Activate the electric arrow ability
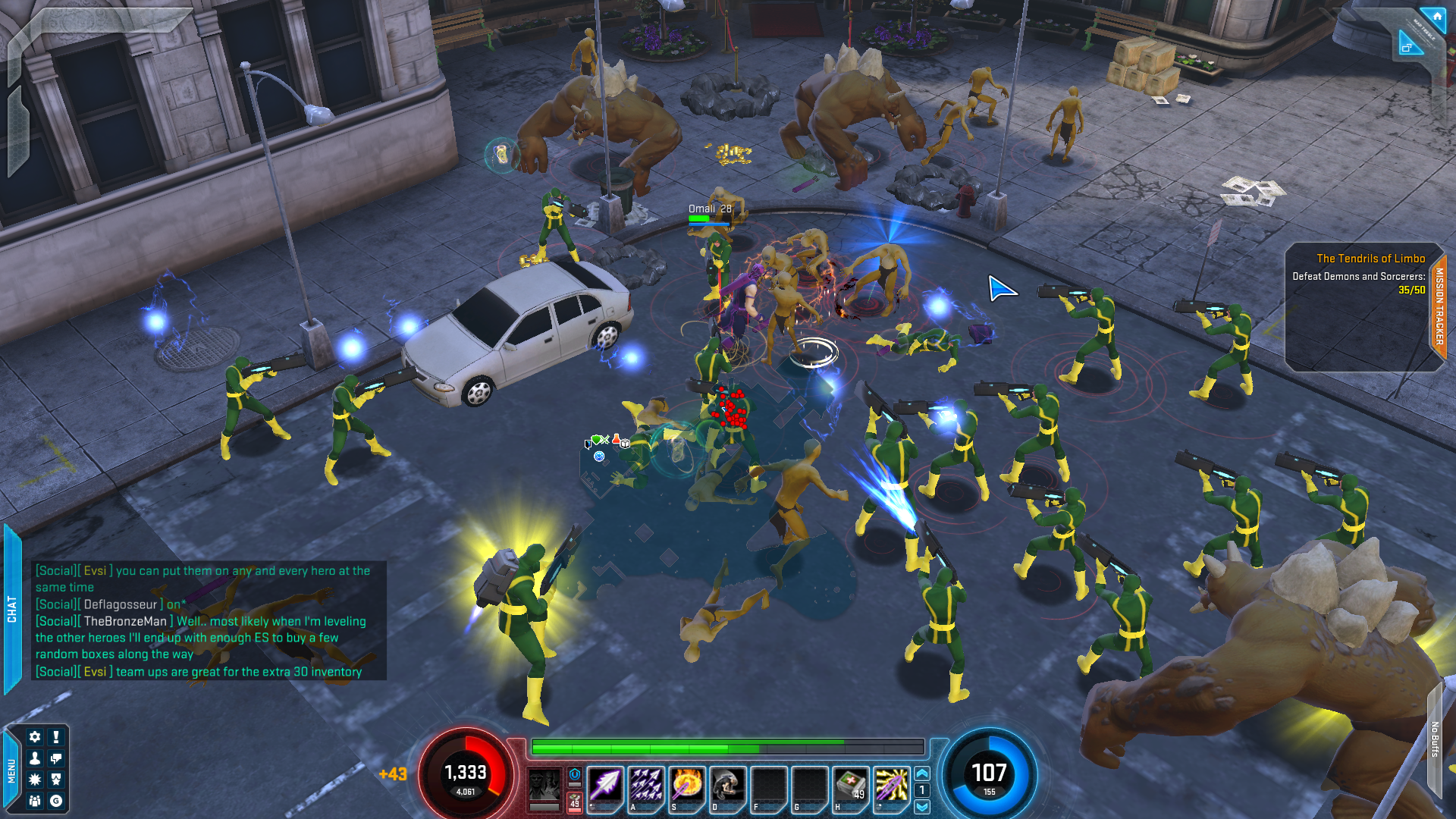 (x=892, y=786)
